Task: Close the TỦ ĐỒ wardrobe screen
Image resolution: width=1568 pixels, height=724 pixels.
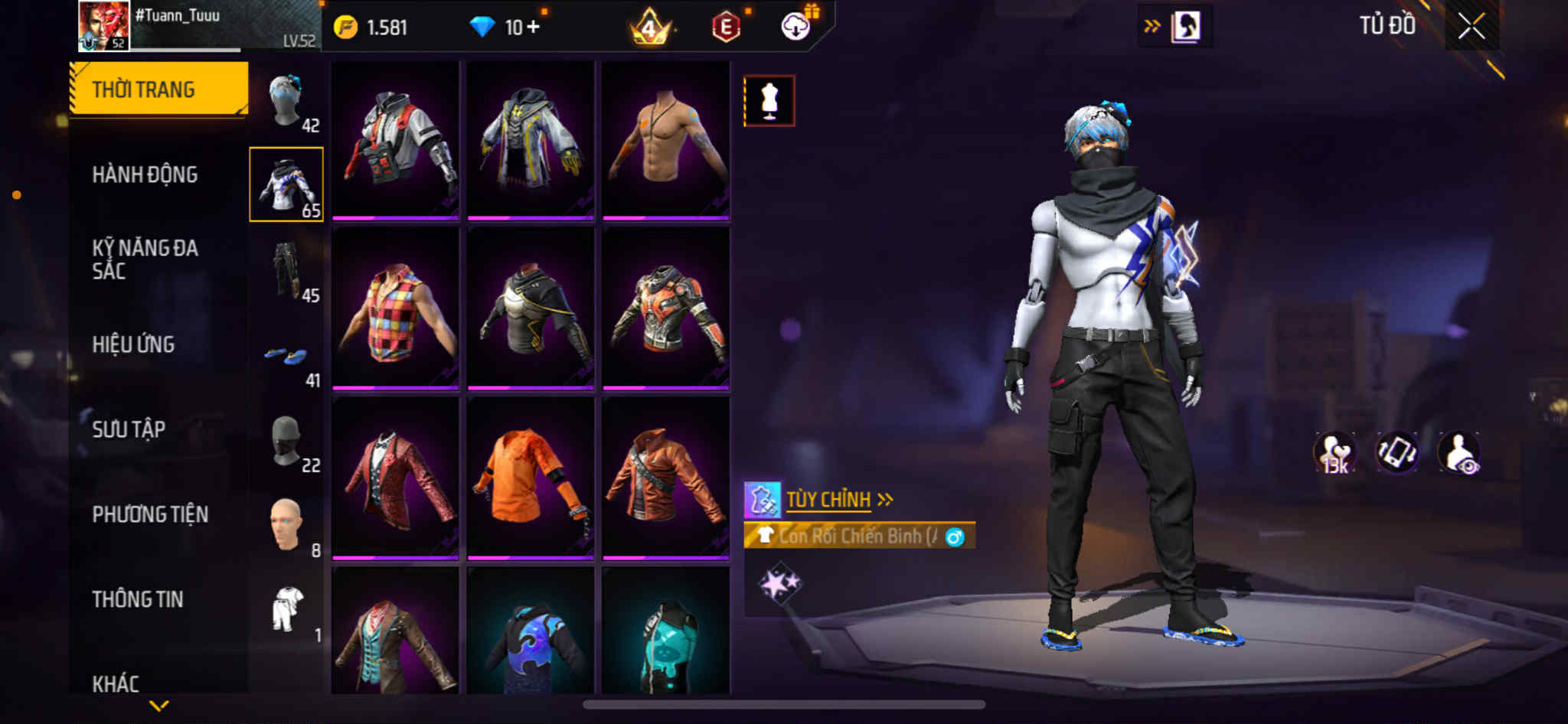Action: [1471, 27]
